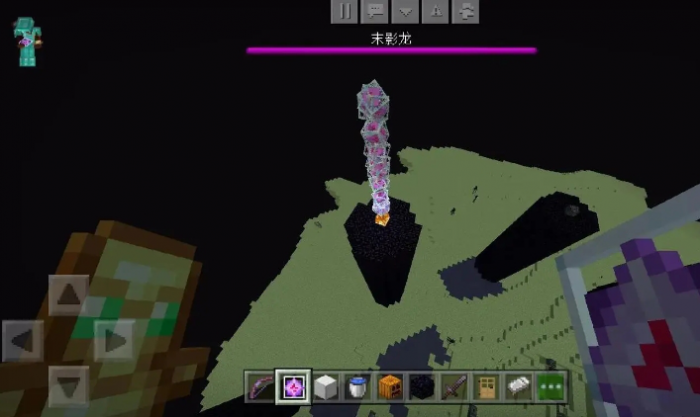Viewport: 700px width, 417px height.
Task: Open inventory with the three-dot button
Action: coord(549,386)
